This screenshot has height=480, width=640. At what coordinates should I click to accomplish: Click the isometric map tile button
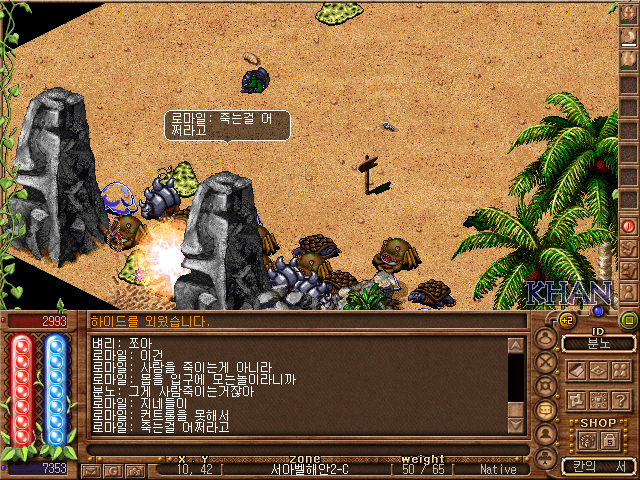point(598,370)
